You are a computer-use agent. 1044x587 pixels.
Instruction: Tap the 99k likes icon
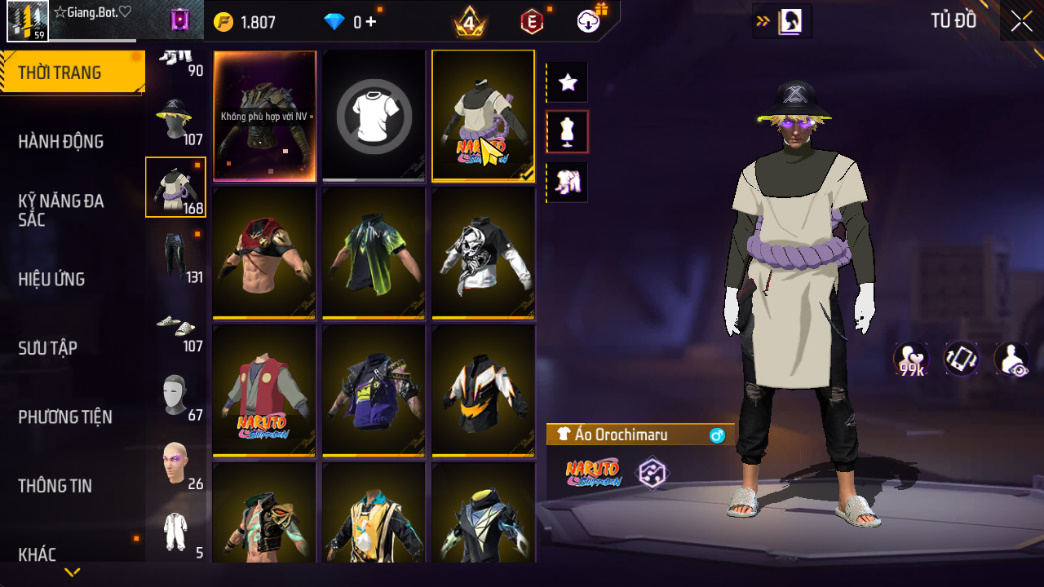(910, 360)
